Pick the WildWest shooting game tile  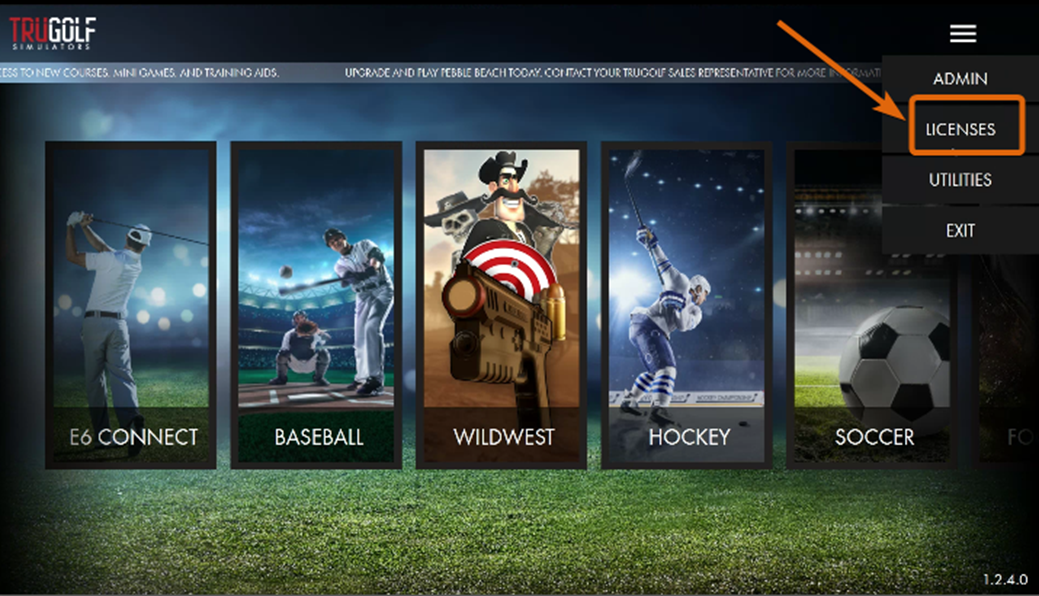point(502,305)
